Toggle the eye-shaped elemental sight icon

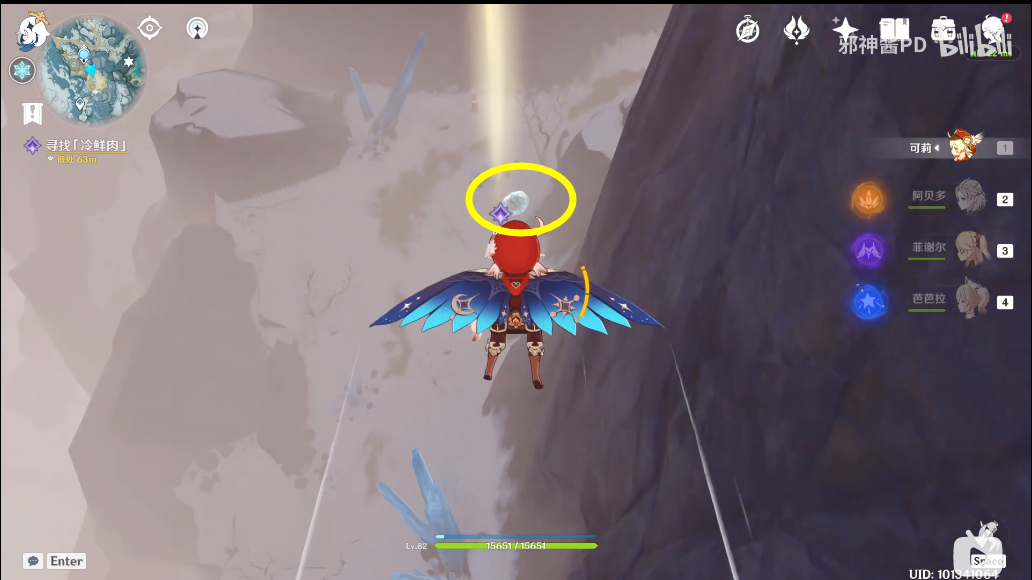click(150, 28)
